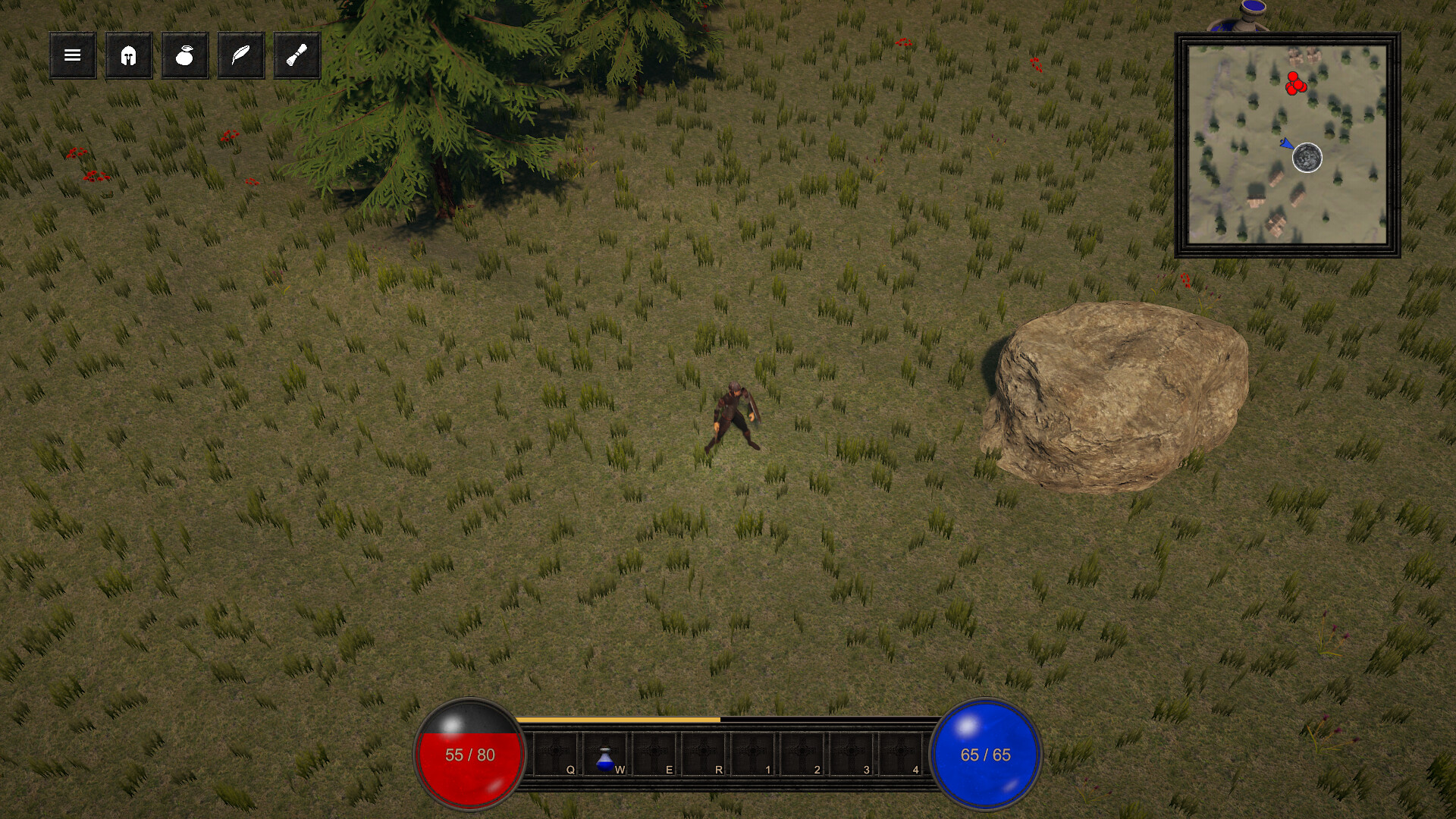Viewport: 1456px width, 819px height.
Task: Open the scroll quest log icon
Action: [297, 55]
